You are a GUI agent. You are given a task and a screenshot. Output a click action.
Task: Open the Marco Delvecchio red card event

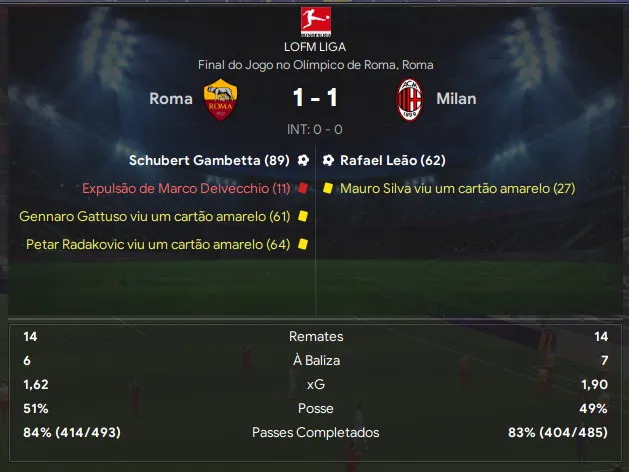pyautogui.click(x=186, y=188)
